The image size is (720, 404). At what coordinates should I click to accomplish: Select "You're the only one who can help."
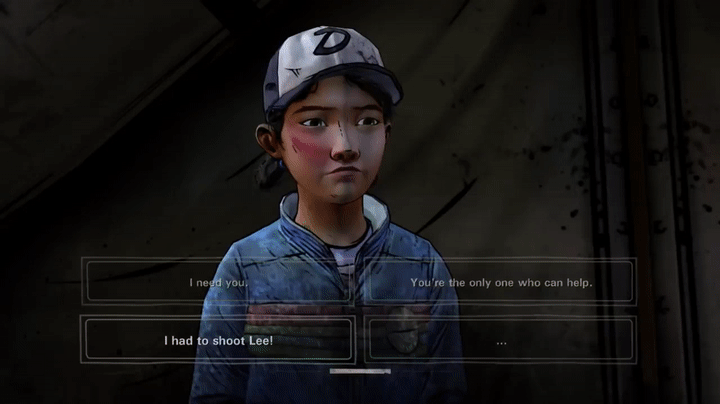pyautogui.click(x=500, y=282)
